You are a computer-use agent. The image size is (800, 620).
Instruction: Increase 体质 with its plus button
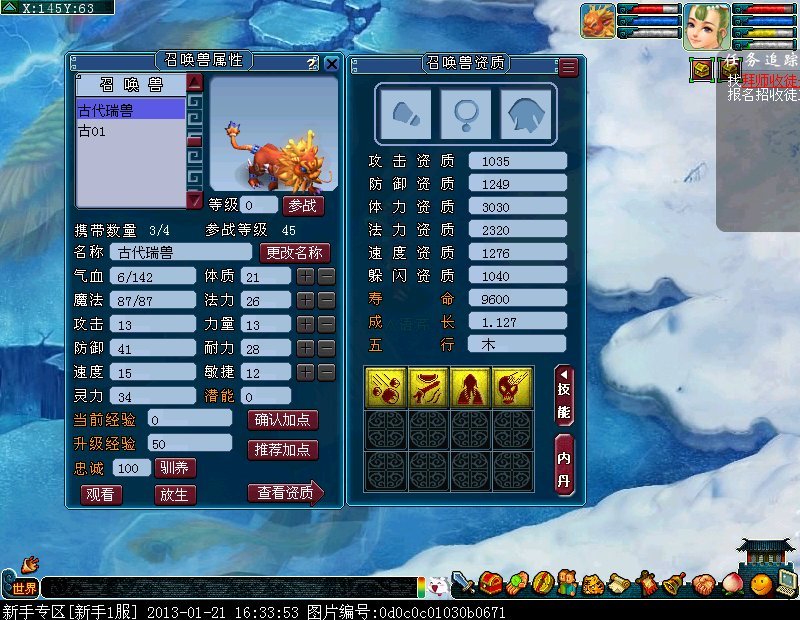(305, 276)
